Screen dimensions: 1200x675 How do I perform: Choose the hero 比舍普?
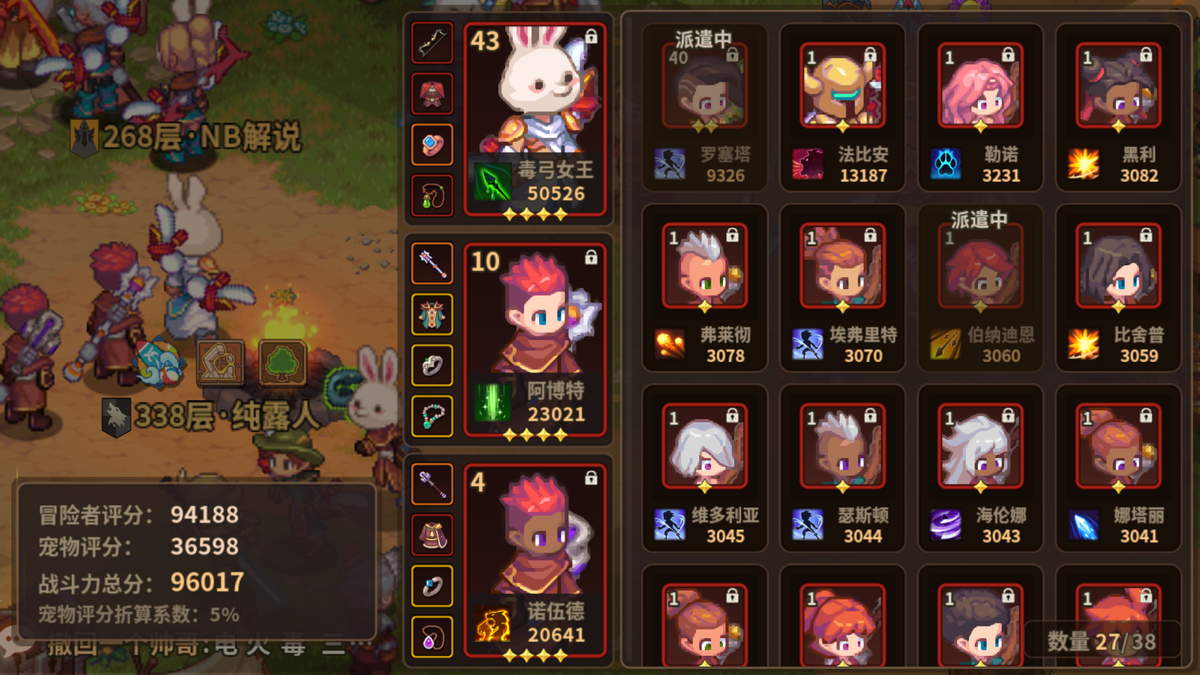(x=1118, y=268)
